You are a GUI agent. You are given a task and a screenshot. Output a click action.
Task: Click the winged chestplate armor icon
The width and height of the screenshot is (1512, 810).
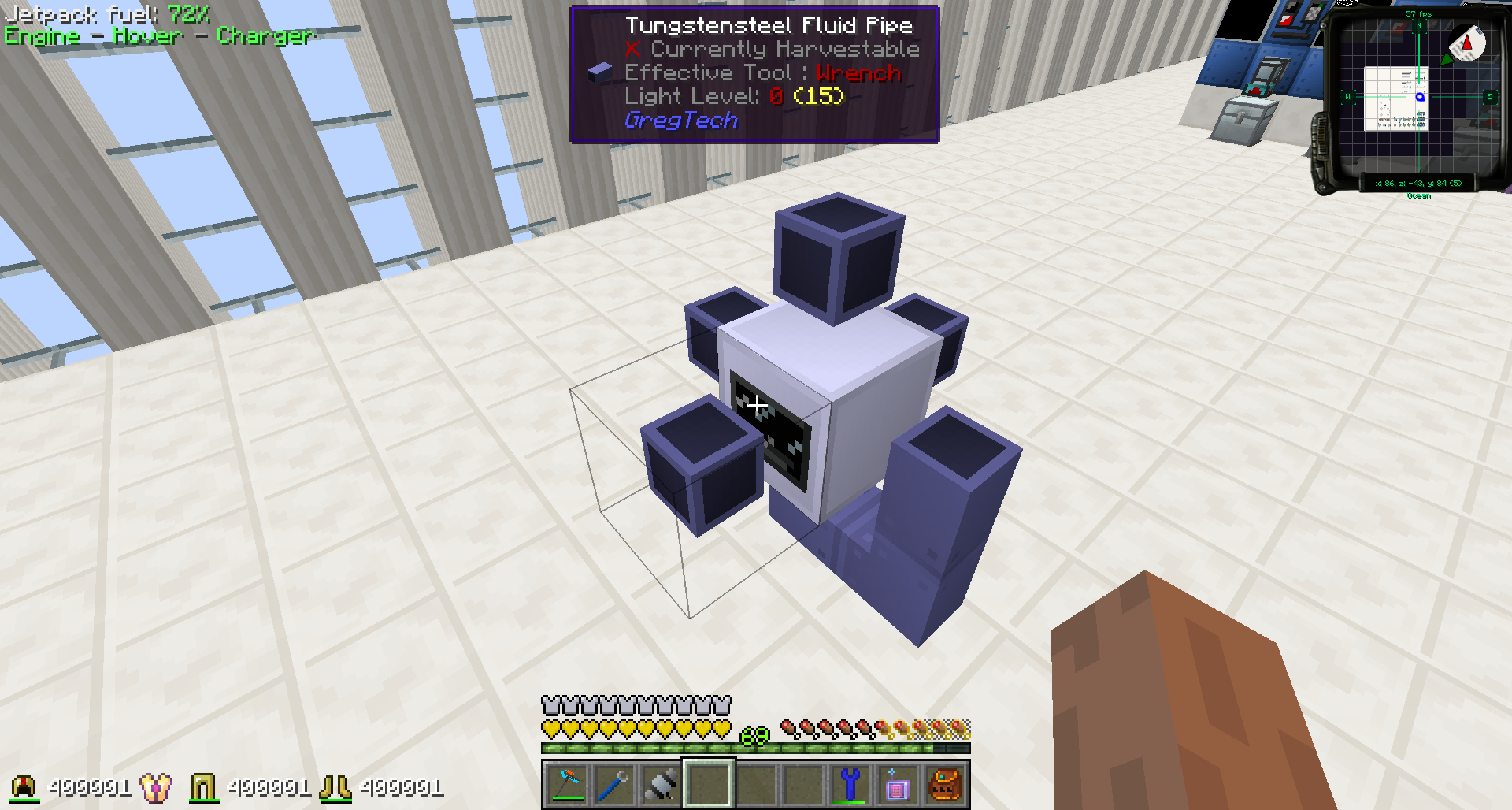click(x=156, y=787)
